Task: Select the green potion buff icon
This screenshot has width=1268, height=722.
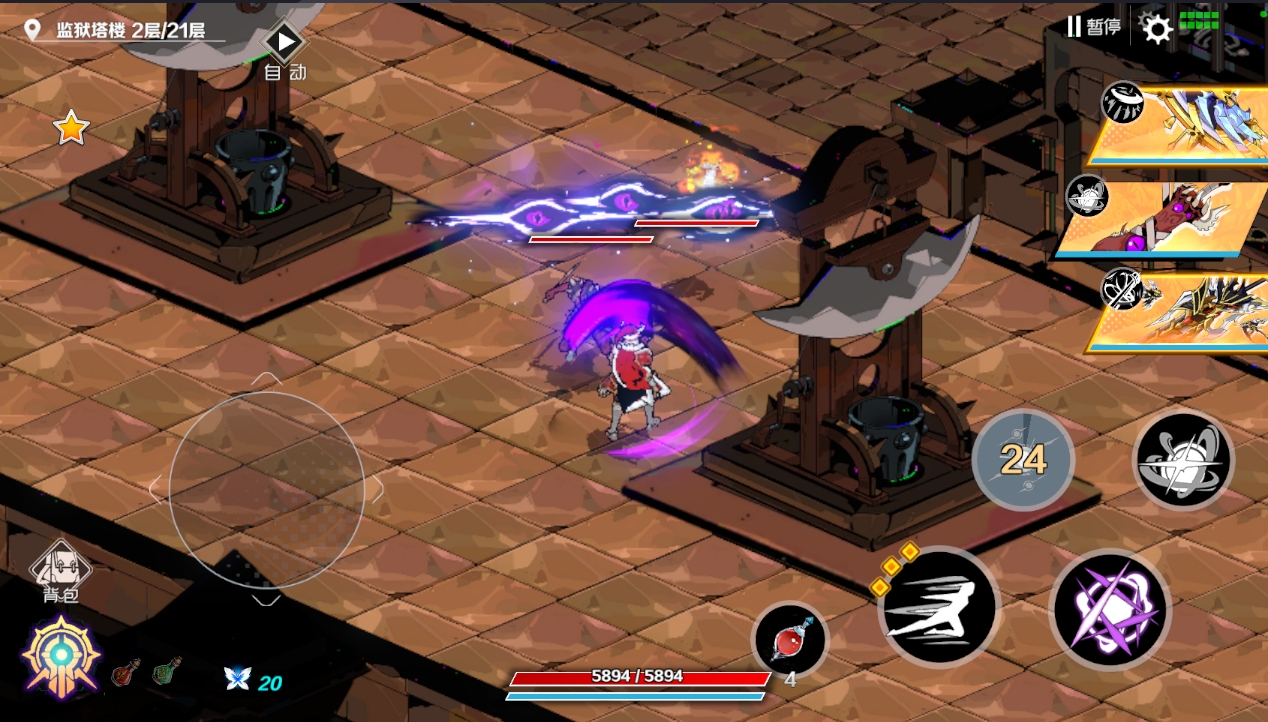Action: 167,671
